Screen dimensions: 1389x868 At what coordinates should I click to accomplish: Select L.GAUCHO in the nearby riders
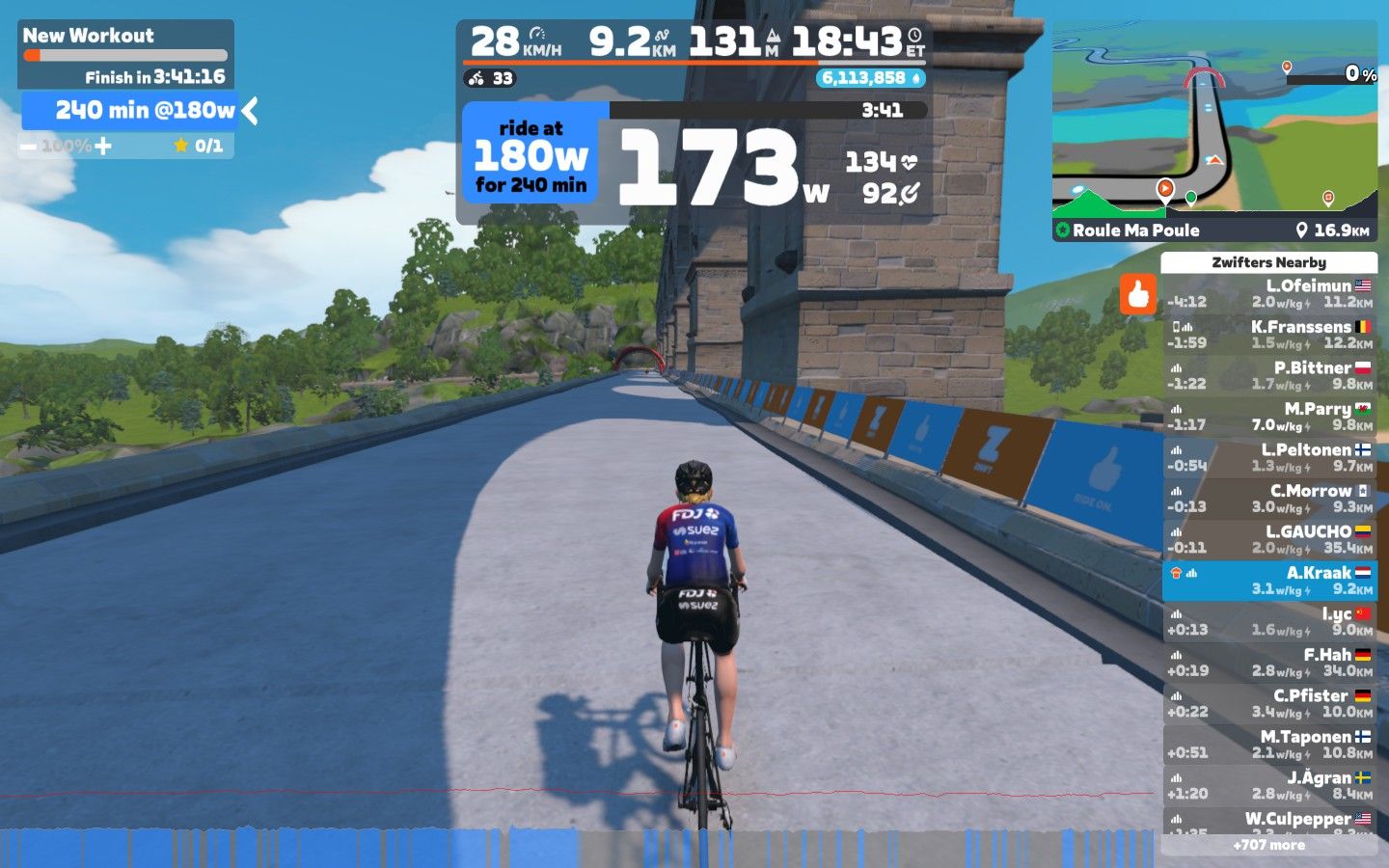click(1268, 539)
